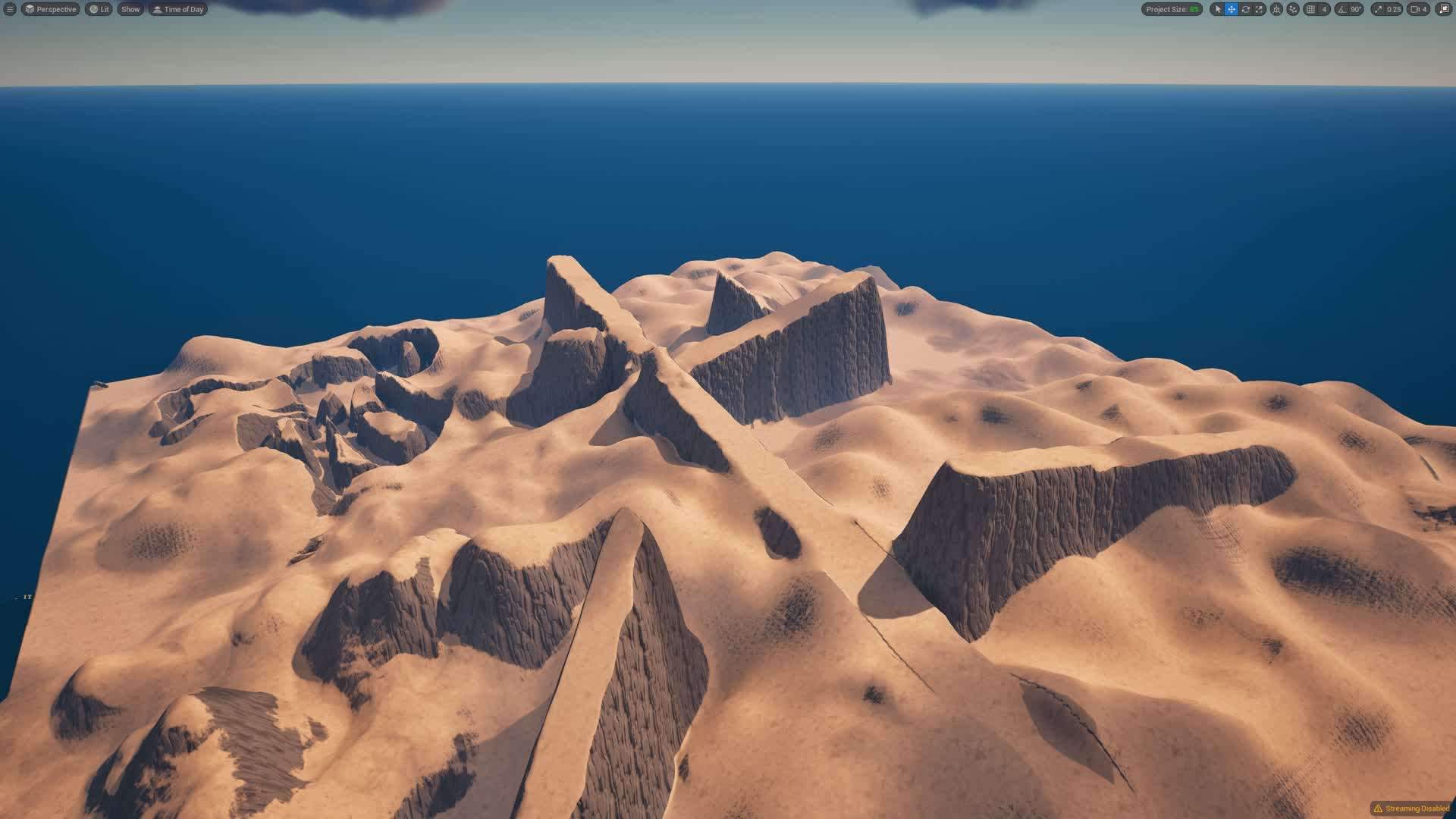Screen dimensions: 1456x819
Task: Open the Perspective viewpoint dropdown
Action: (50, 9)
